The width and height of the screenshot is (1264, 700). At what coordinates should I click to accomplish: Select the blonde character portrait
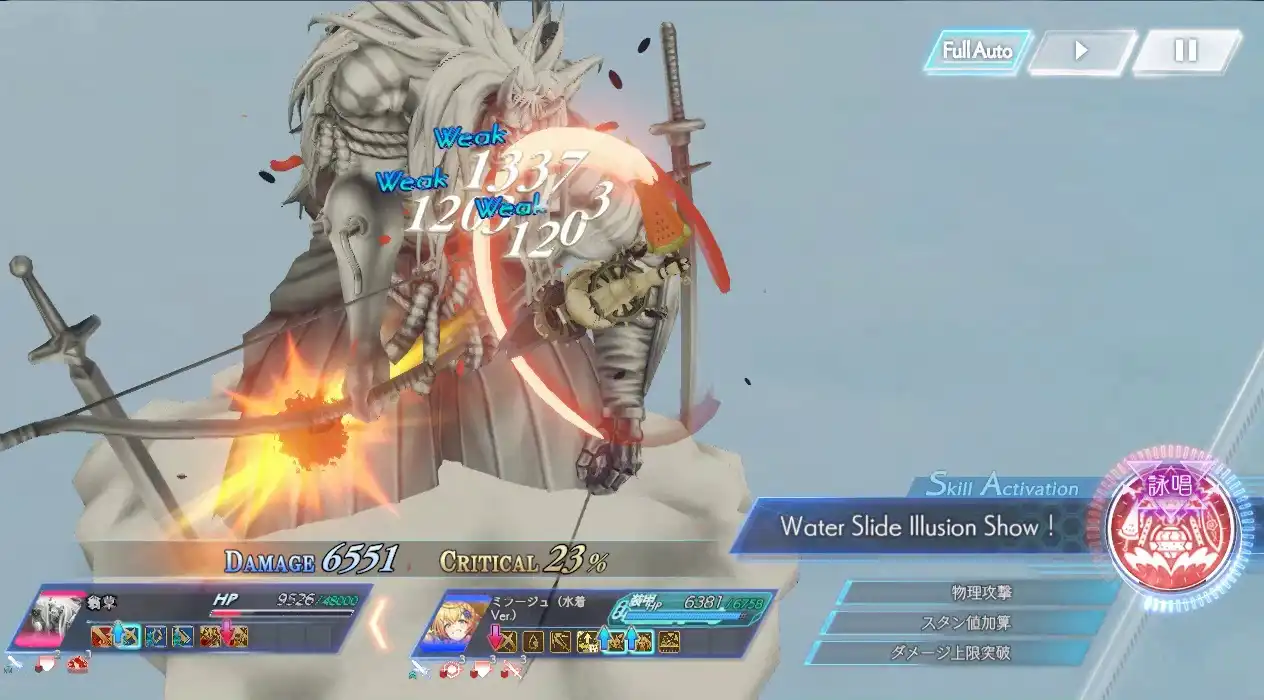tap(463, 624)
